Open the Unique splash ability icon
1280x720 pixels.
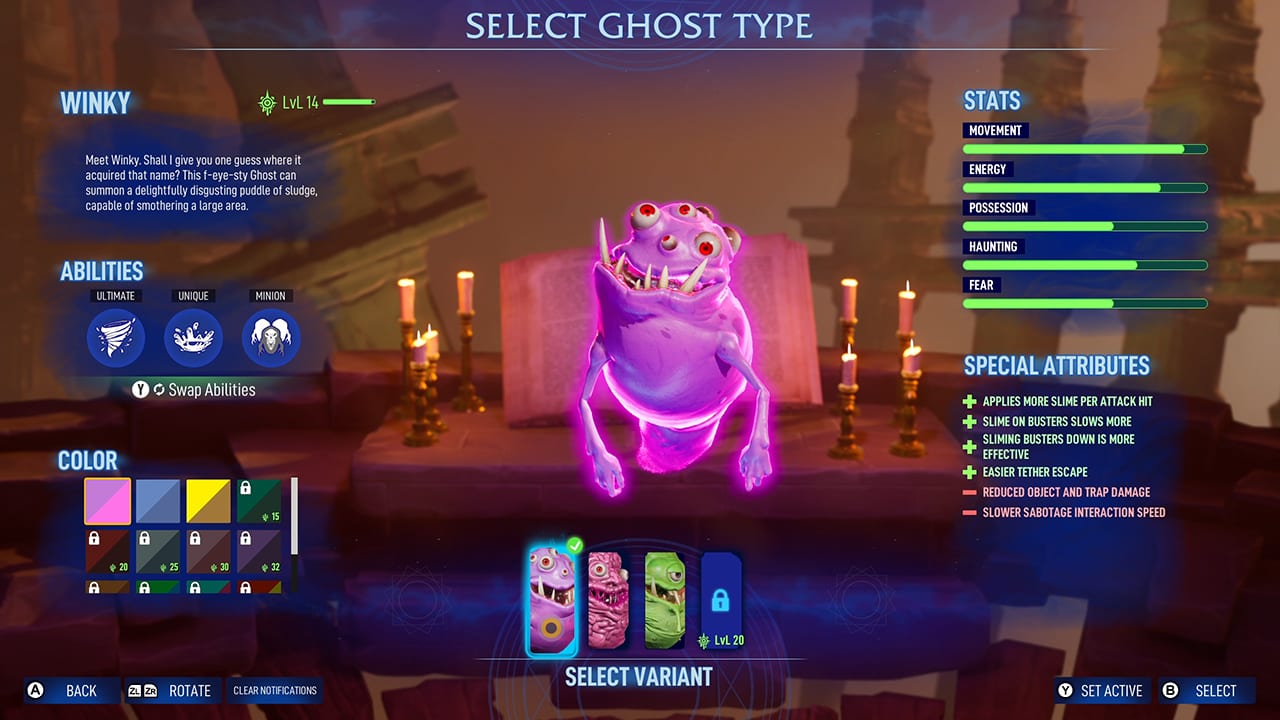pyautogui.click(x=193, y=338)
